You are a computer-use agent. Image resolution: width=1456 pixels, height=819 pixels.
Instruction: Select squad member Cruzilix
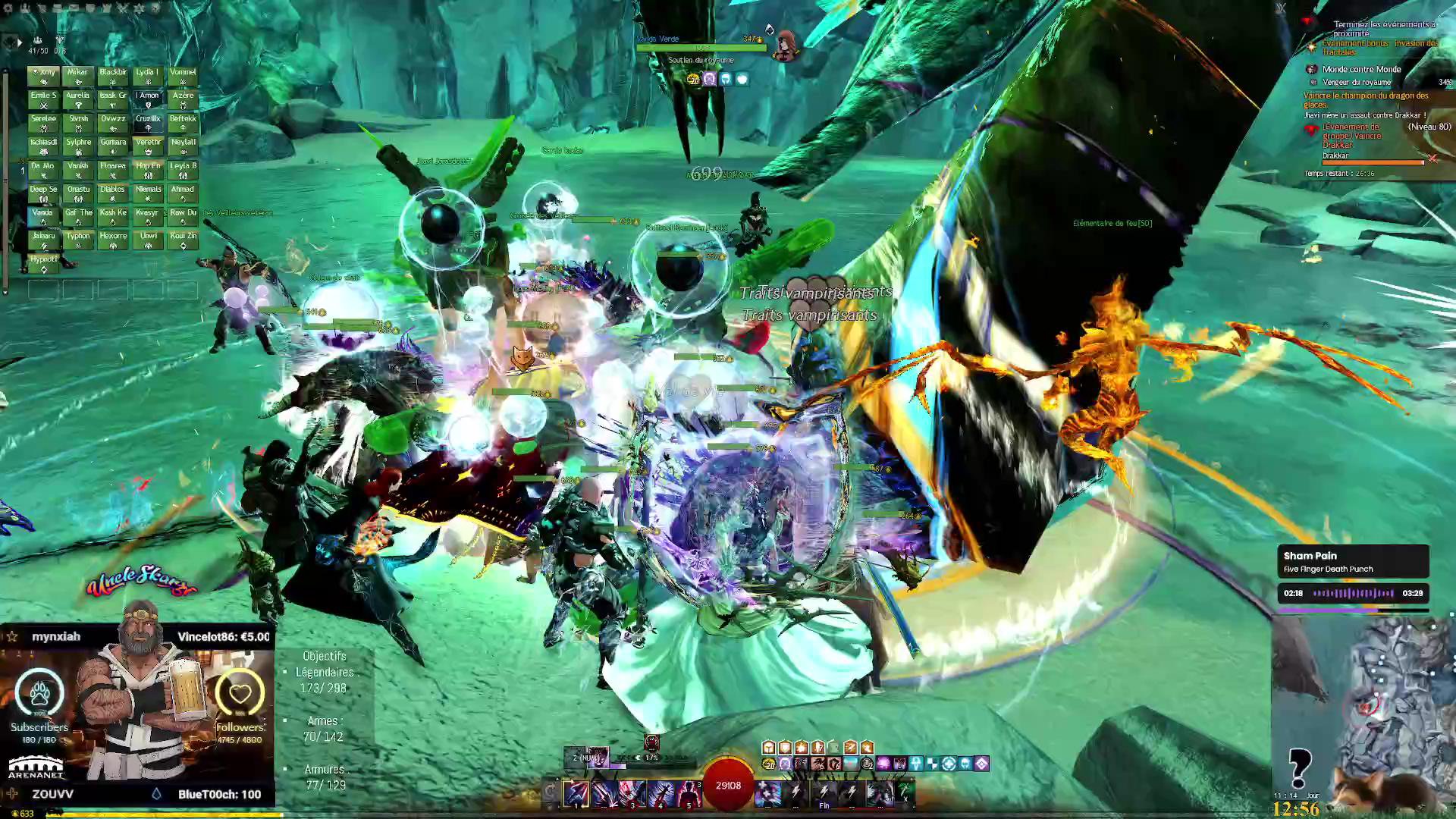pyautogui.click(x=148, y=123)
